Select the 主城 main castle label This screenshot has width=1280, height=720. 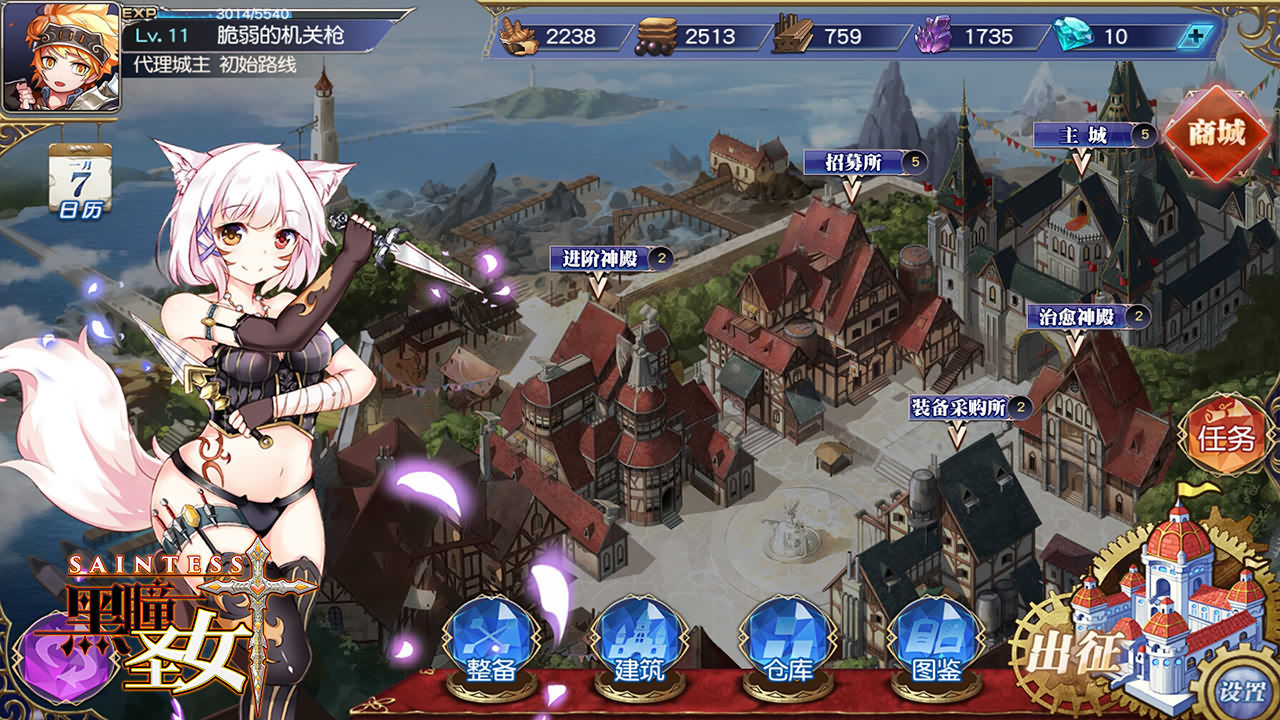(1083, 135)
